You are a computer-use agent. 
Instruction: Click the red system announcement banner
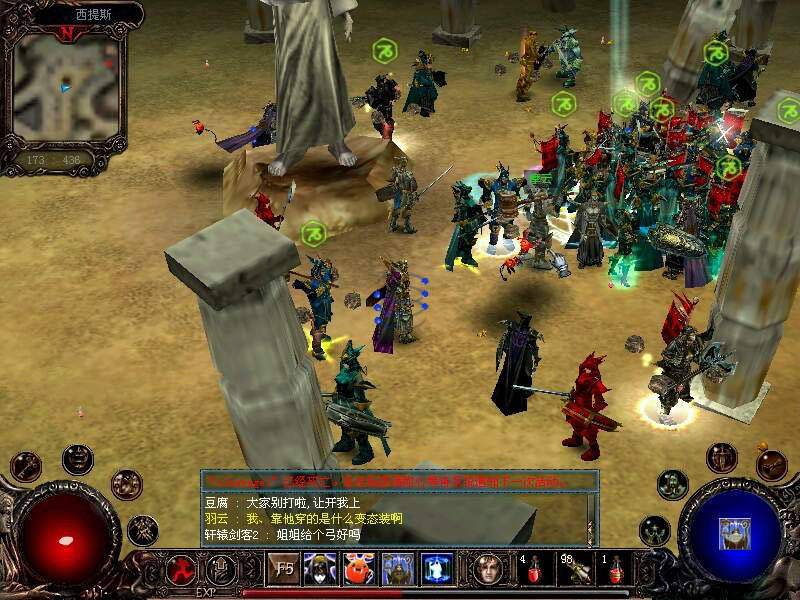pyautogui.click(x=398, y=482)
